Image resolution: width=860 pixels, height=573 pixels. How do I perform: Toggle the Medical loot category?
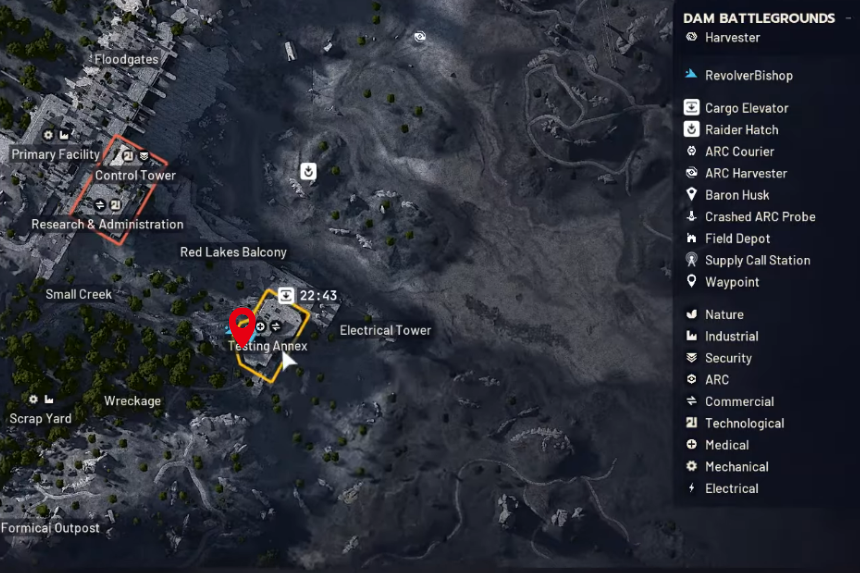point(726,445)
